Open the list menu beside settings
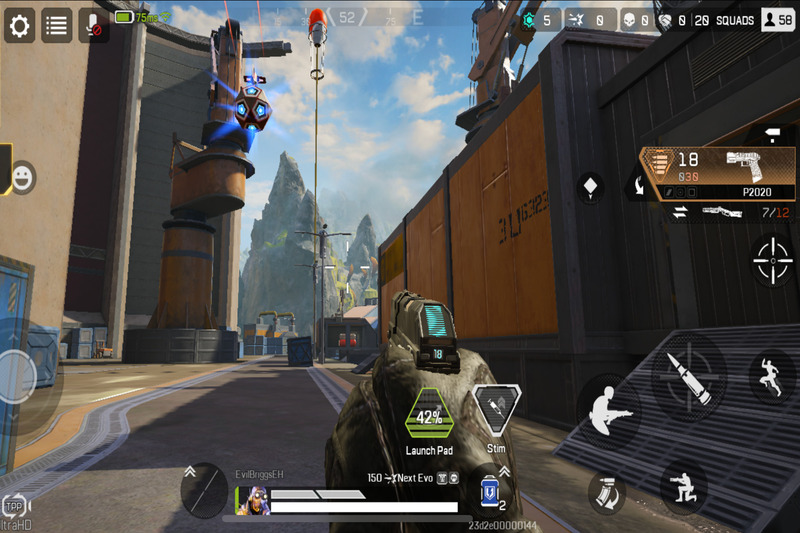 pyautogui.click(x=56, y=25)
